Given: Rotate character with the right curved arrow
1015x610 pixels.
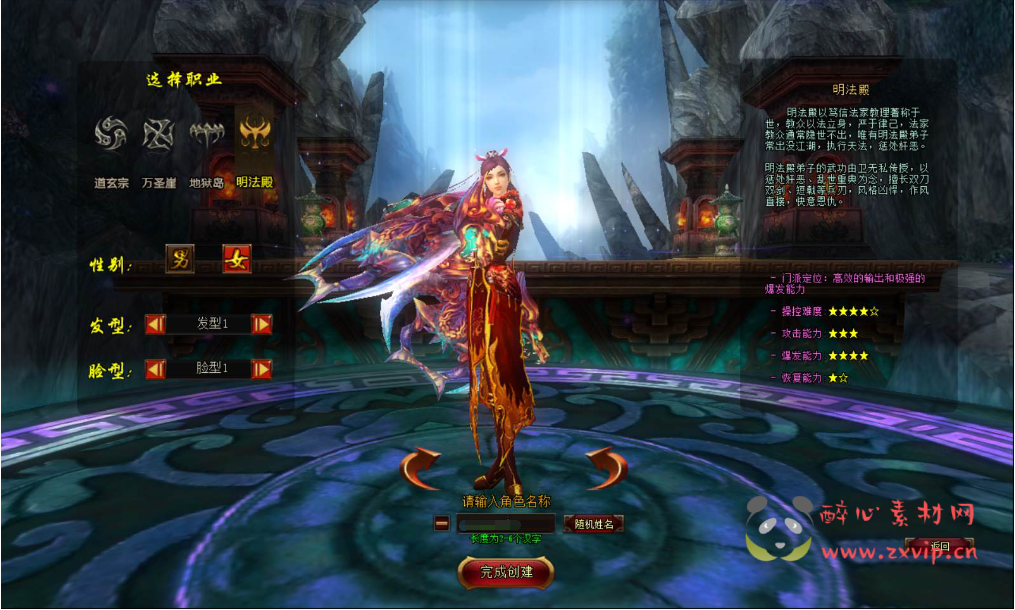Looking at the screenshot, I should point(606,468).
